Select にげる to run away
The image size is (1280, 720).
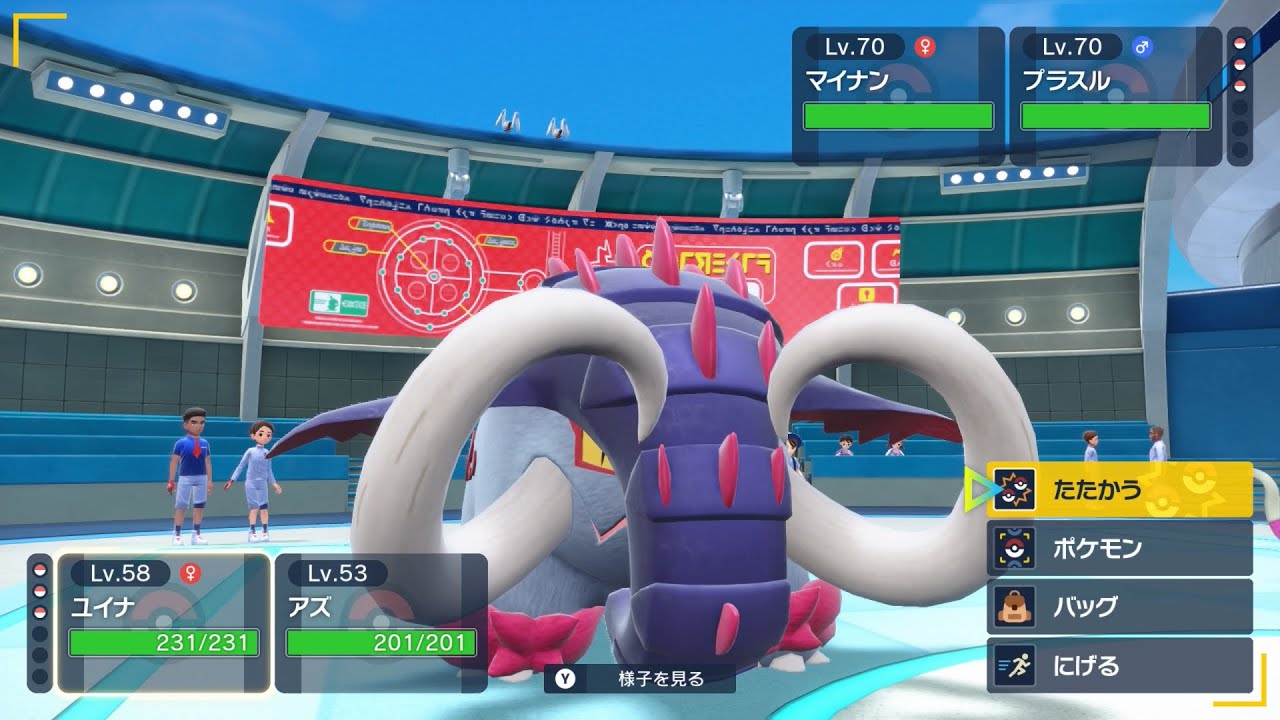(x=1119, y=666)
